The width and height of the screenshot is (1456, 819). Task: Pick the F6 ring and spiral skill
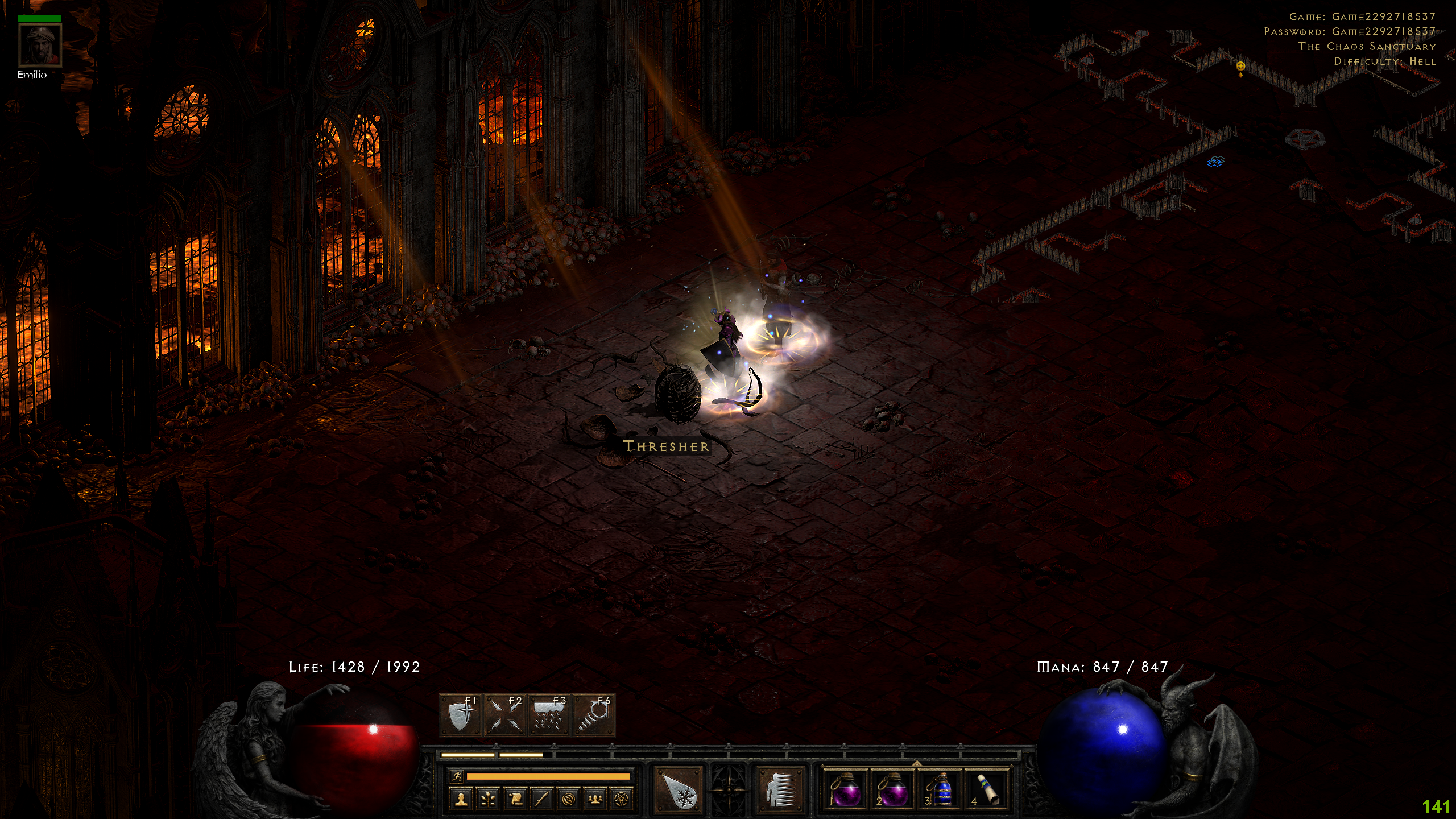pos(593,715)
